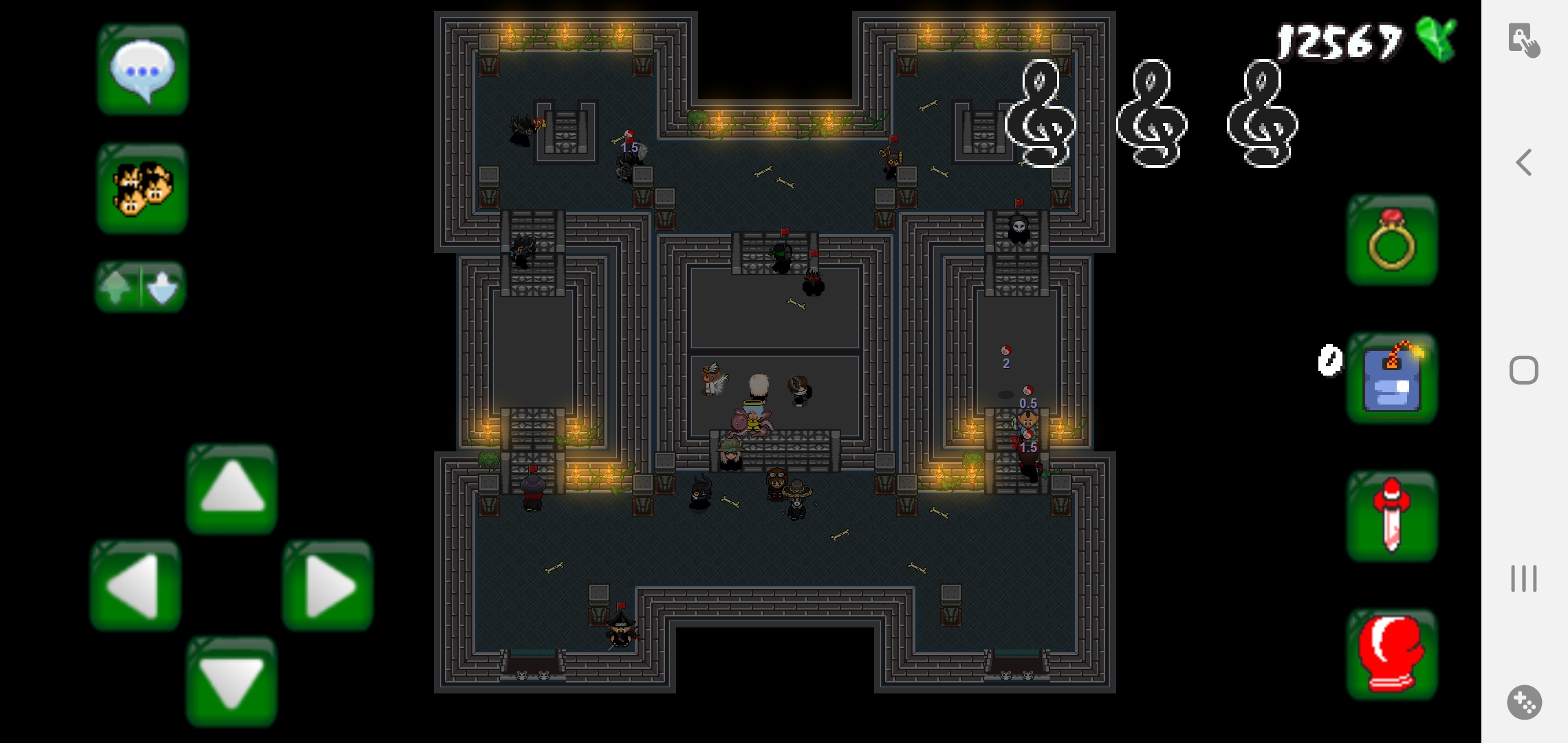Use the bomb item button
This screenshot has width=1568, height=743.
coord(1392,378)
